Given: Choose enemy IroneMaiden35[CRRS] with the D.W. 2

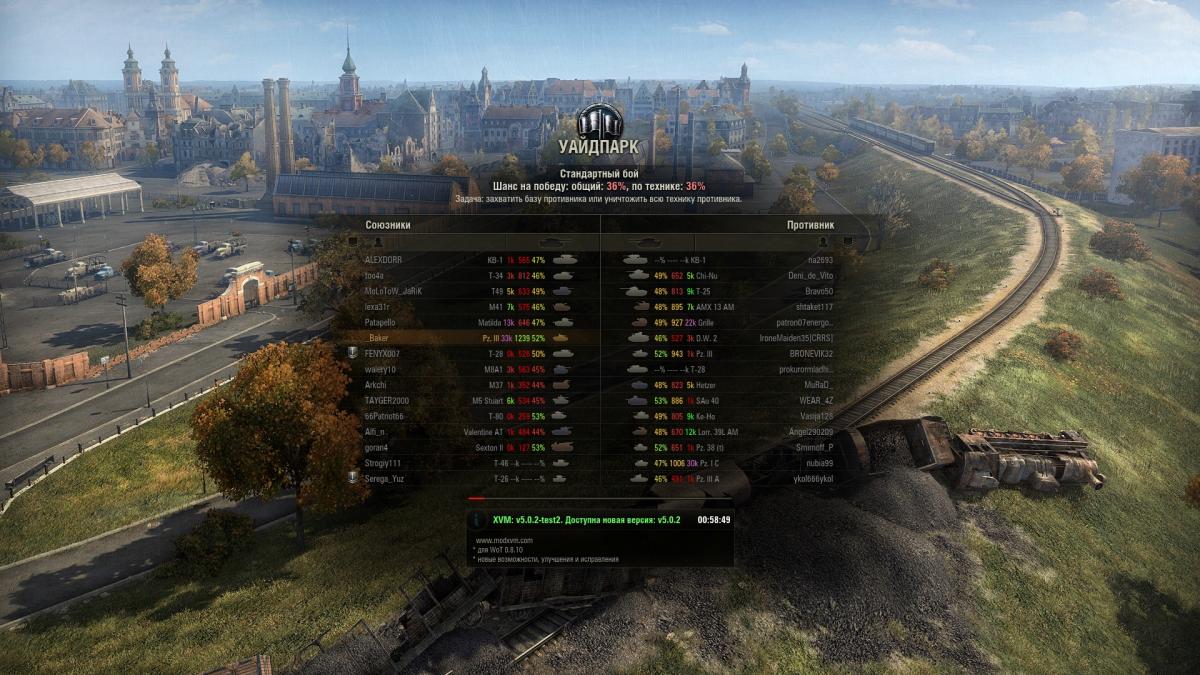Looking at the screenshot, I should (x=730, y=338).
